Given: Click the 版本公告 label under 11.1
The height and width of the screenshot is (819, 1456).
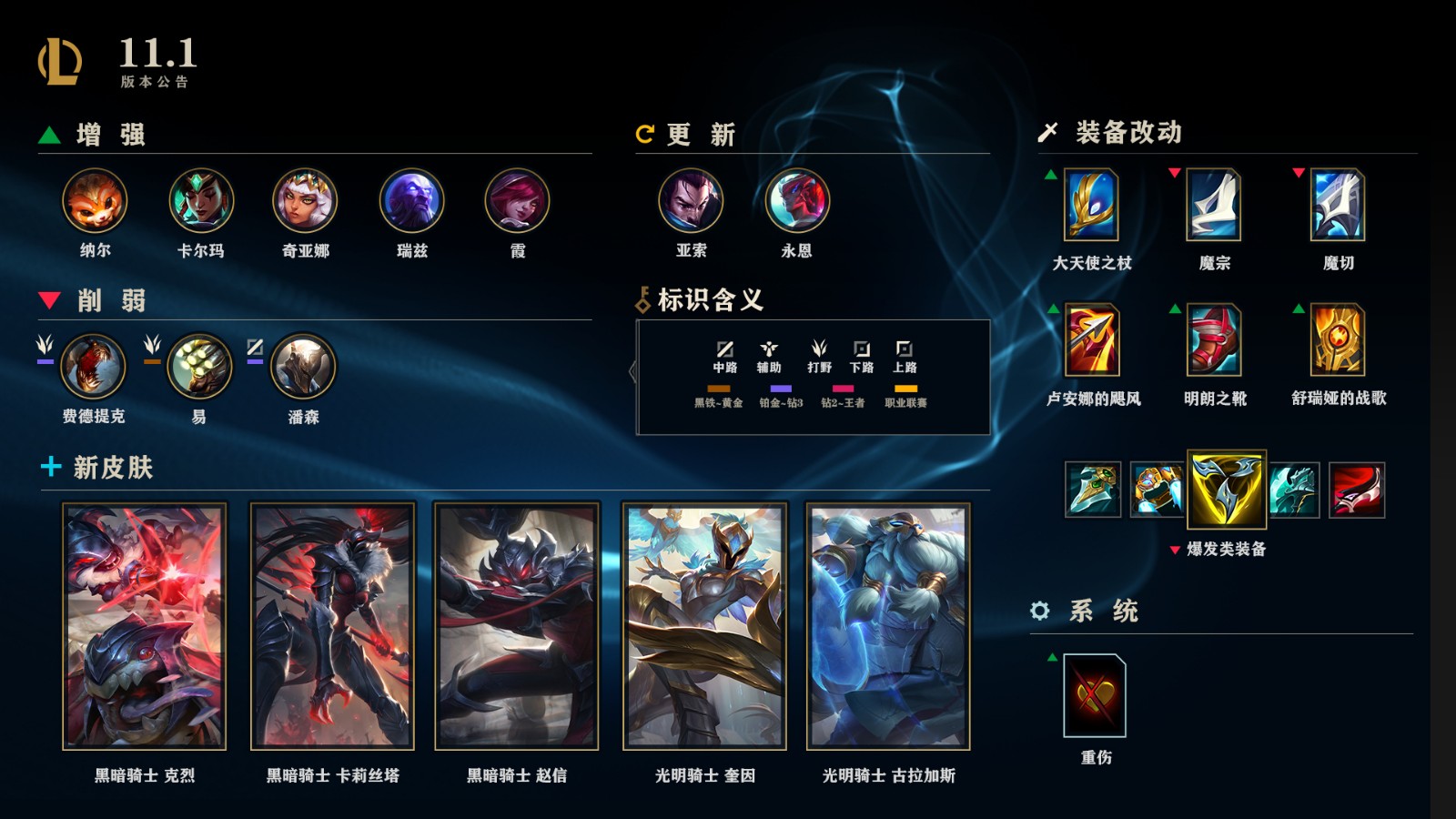Looking at the screenshot, I should tap(155, 82).
